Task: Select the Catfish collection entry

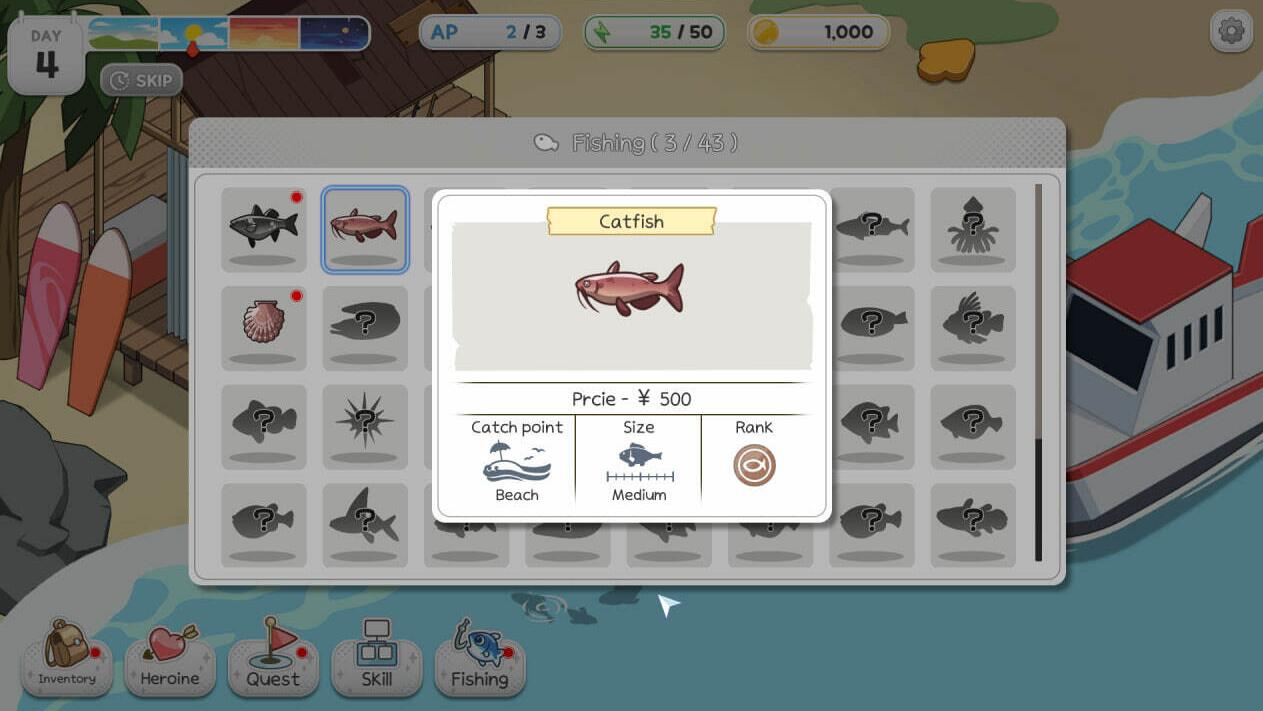Action: pyautogui.click(x=364, y=229)
